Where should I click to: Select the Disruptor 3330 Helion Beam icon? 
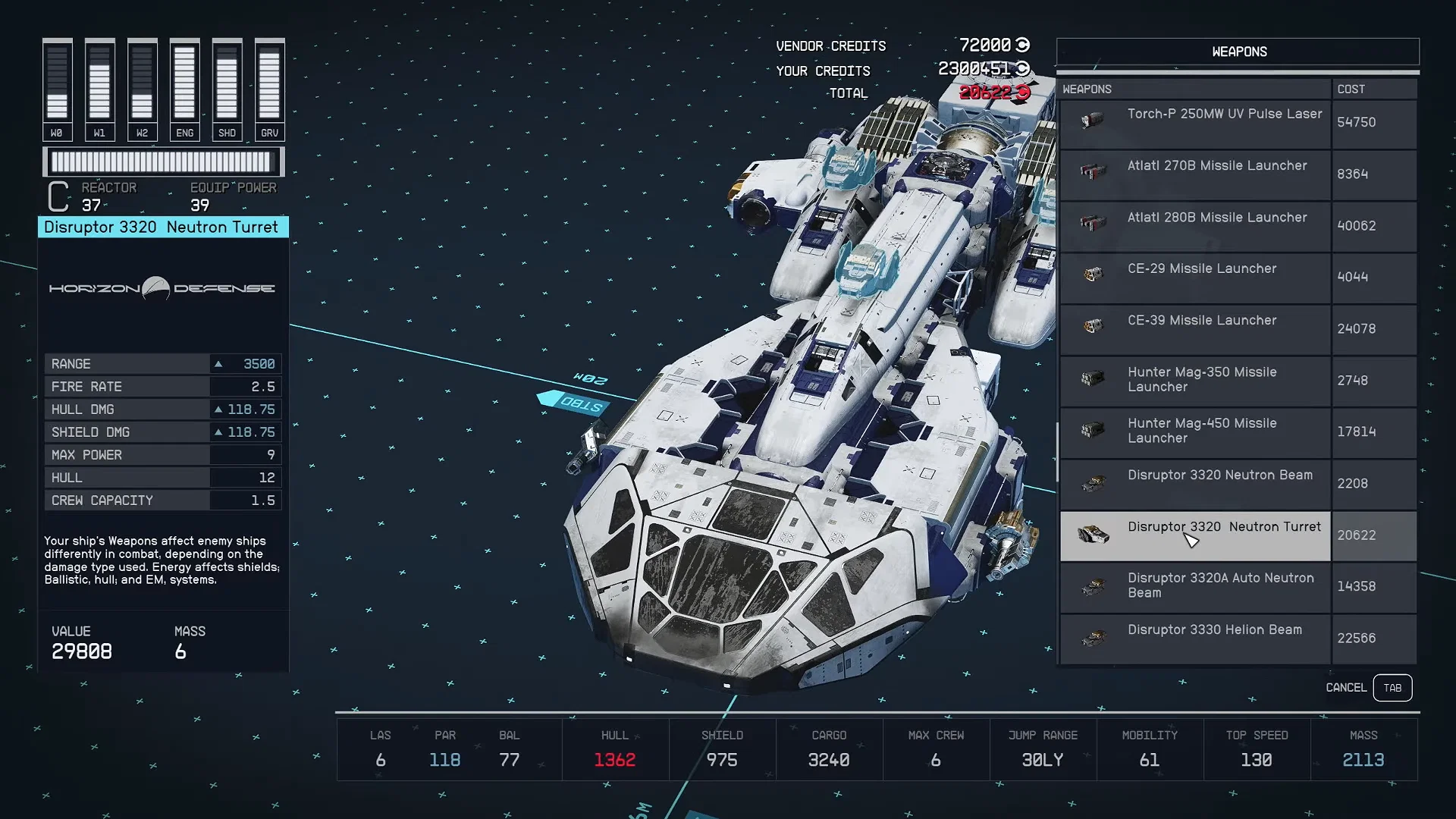tap(1092, 637)
